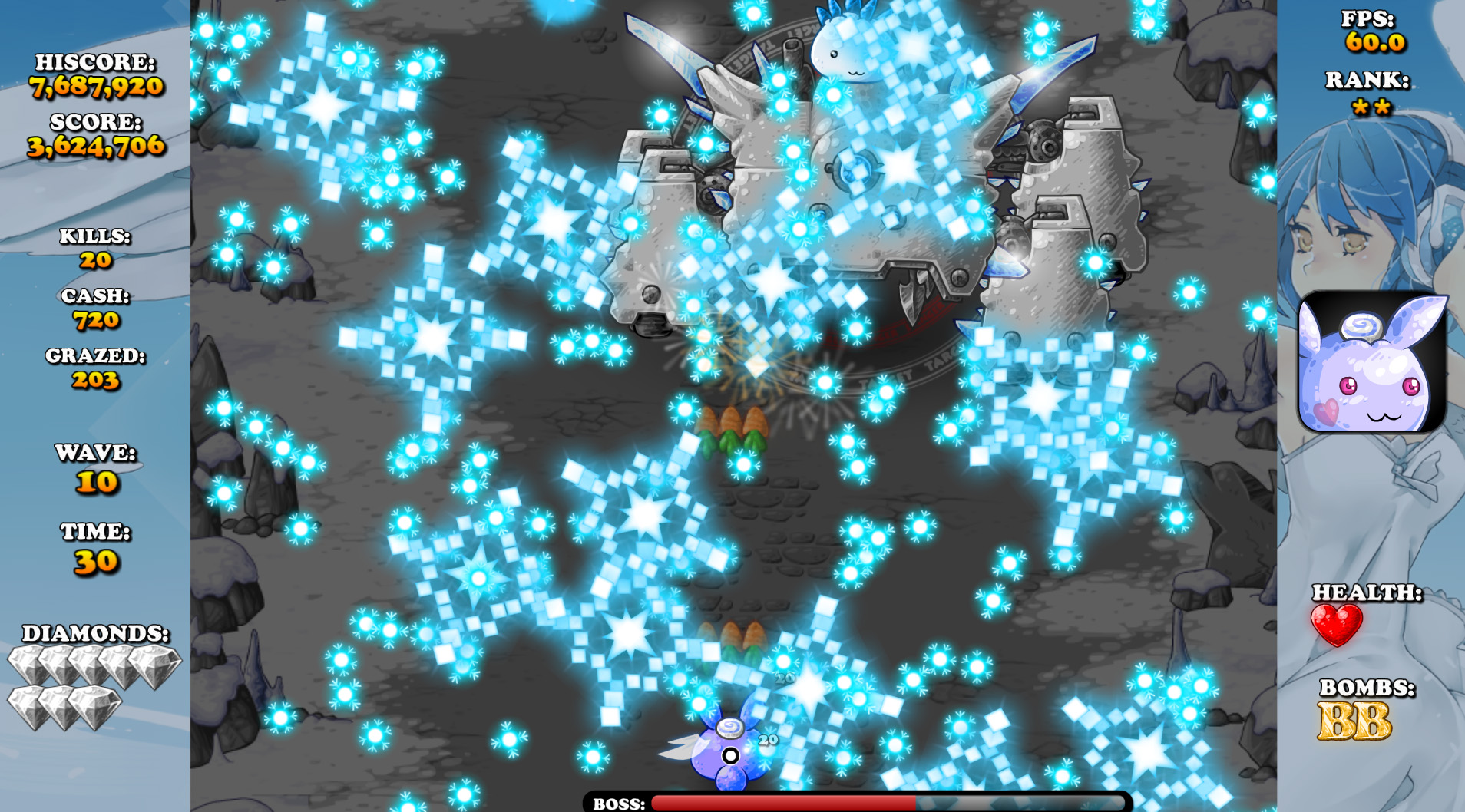The image size is (1465, 812).
Task: Expand the DIAMONDS section header
Action: pyautogui.click(x=95, y=634)
